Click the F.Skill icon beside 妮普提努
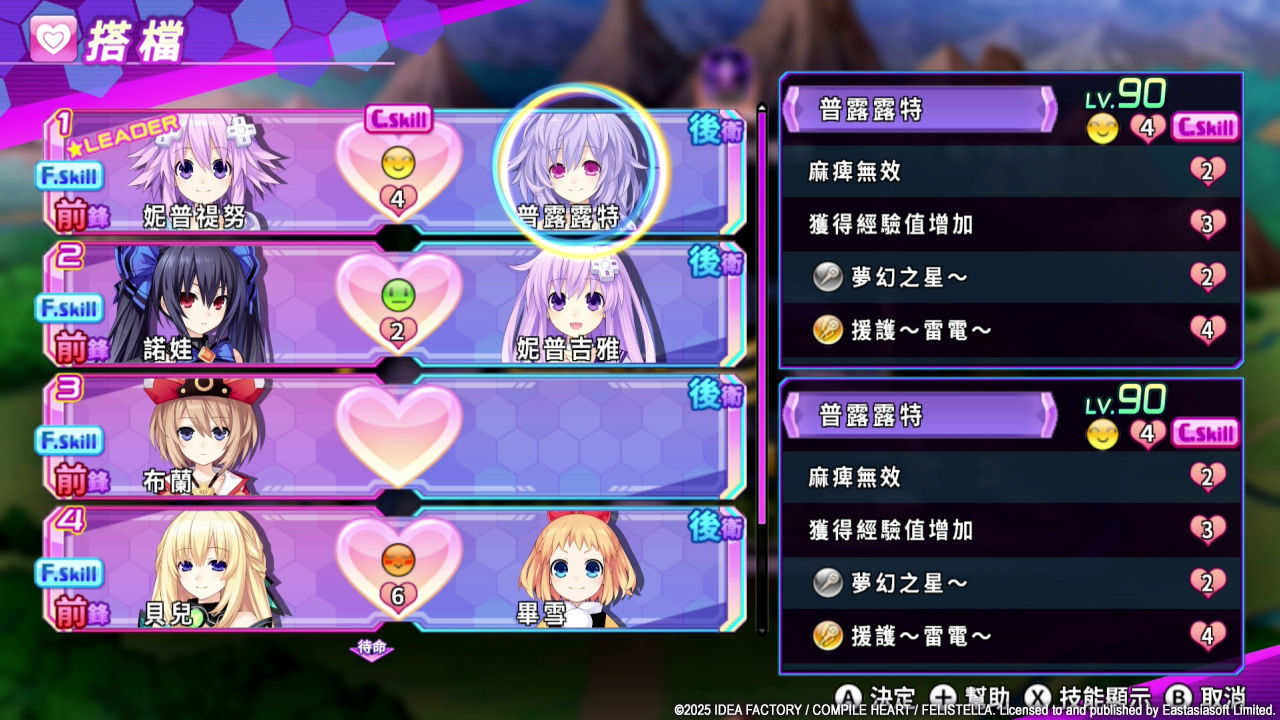Viewport: 1280px width, 720px height. pos(68,176)
